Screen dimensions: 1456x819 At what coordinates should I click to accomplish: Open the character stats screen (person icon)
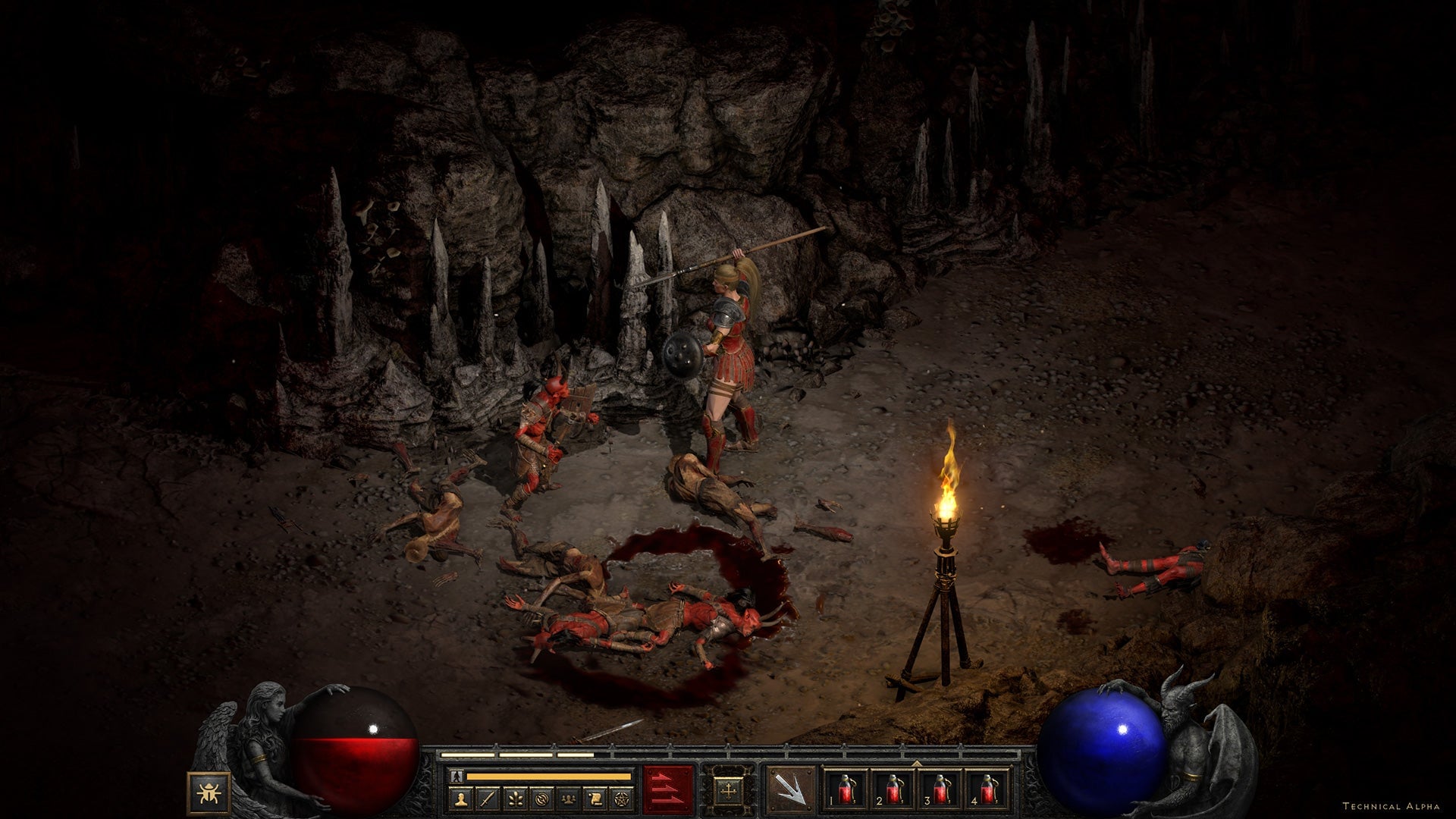(x=463, y=798)
